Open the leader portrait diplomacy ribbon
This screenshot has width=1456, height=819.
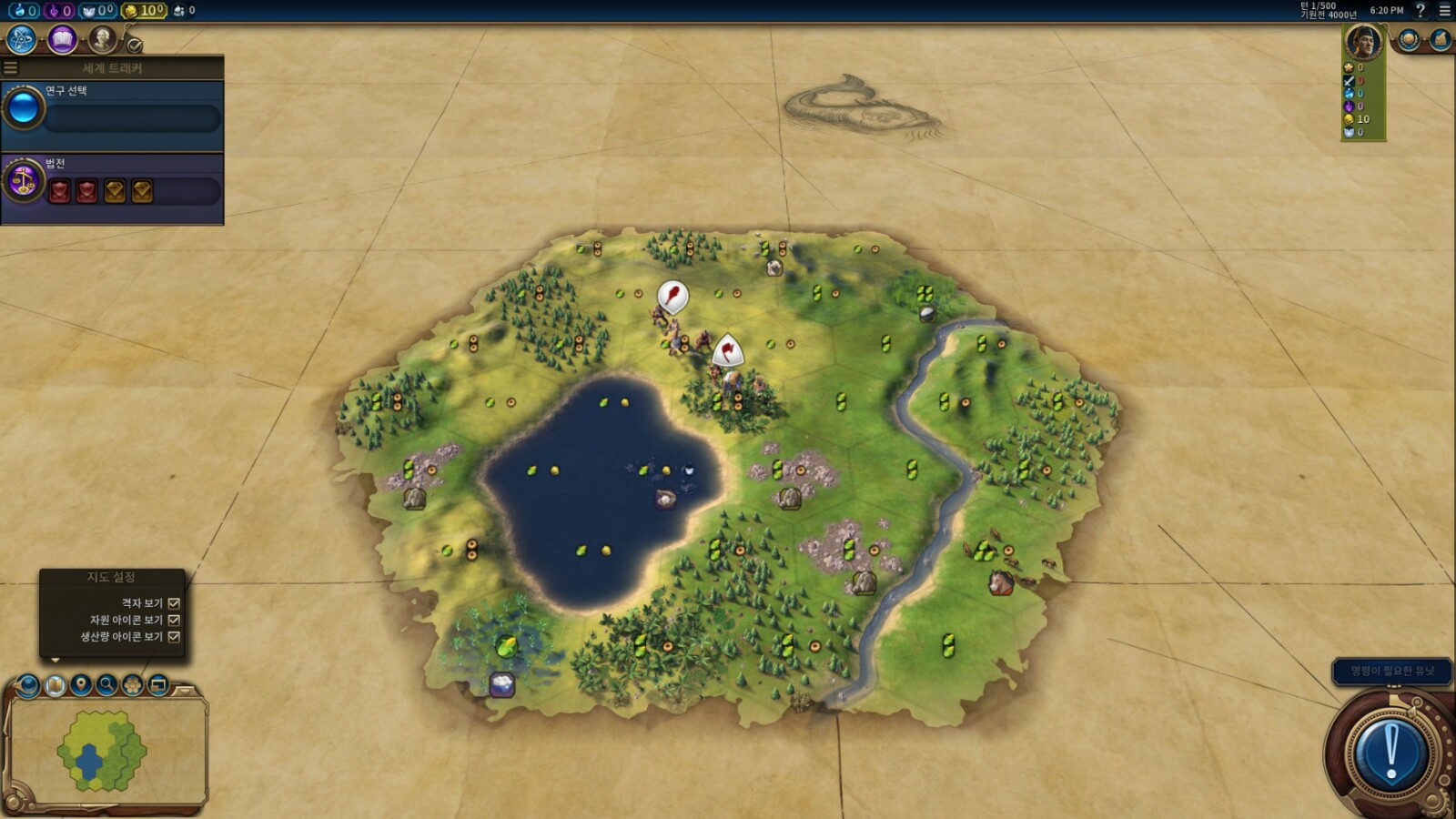(1362, 43)
